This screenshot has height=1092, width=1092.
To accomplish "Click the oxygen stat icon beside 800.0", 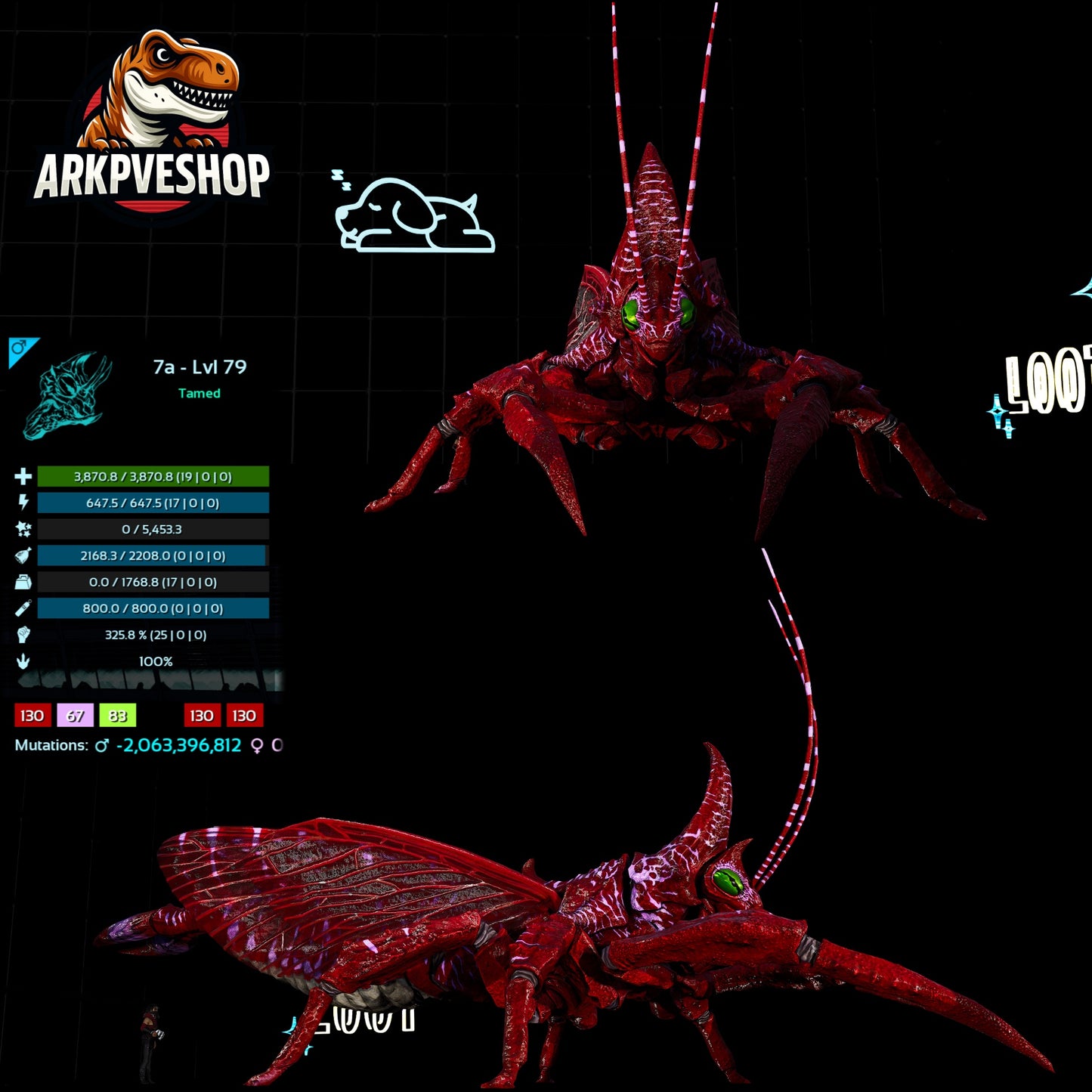I will [x=23, y=608].
